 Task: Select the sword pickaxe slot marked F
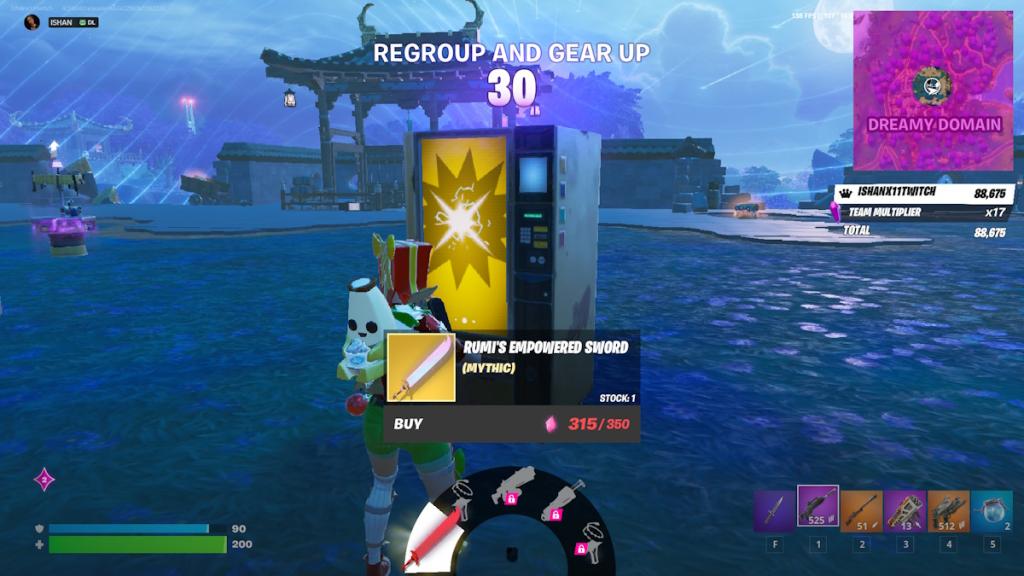click(774, 509)
